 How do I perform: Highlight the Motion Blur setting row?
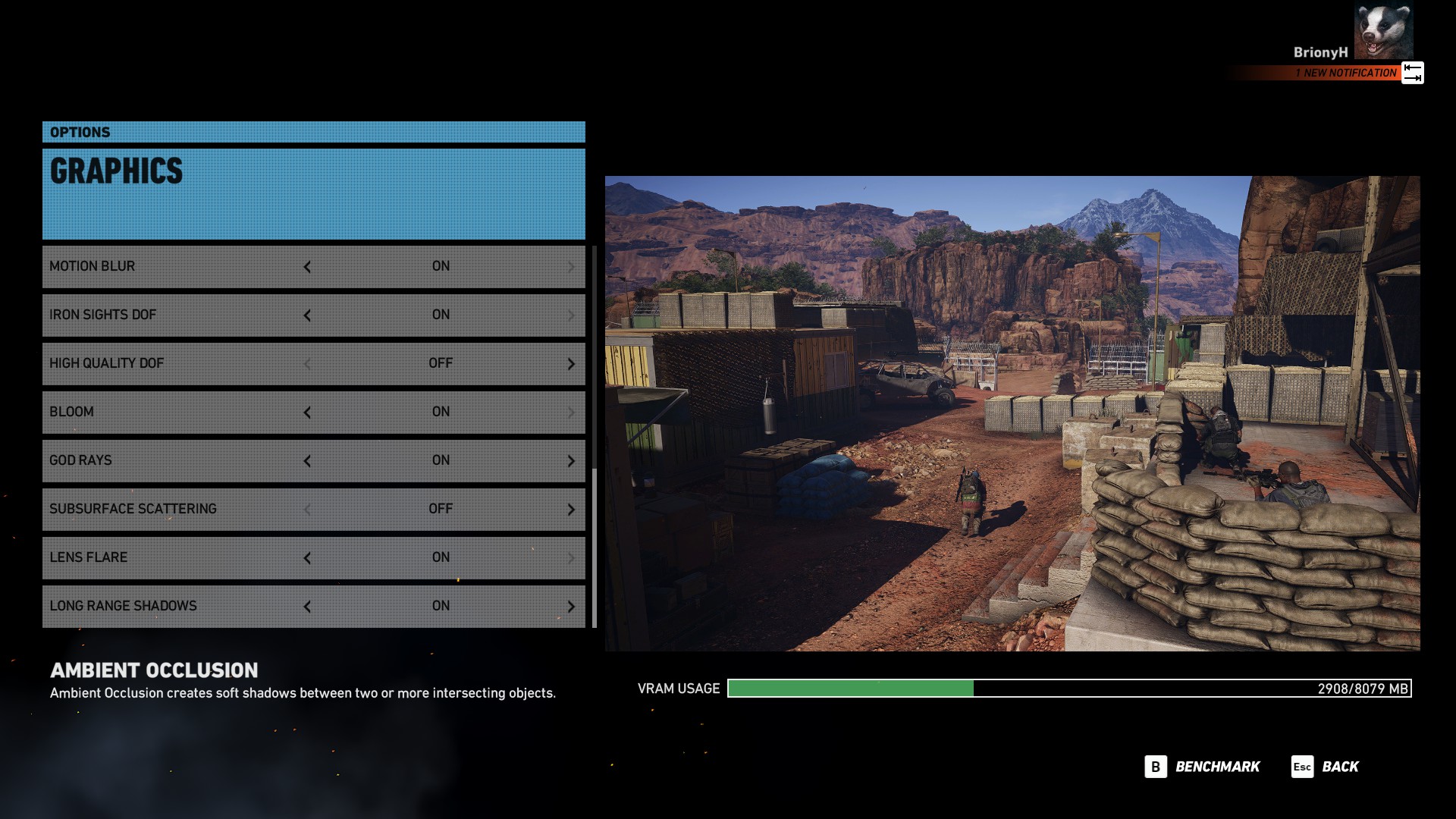click(174, 266)
